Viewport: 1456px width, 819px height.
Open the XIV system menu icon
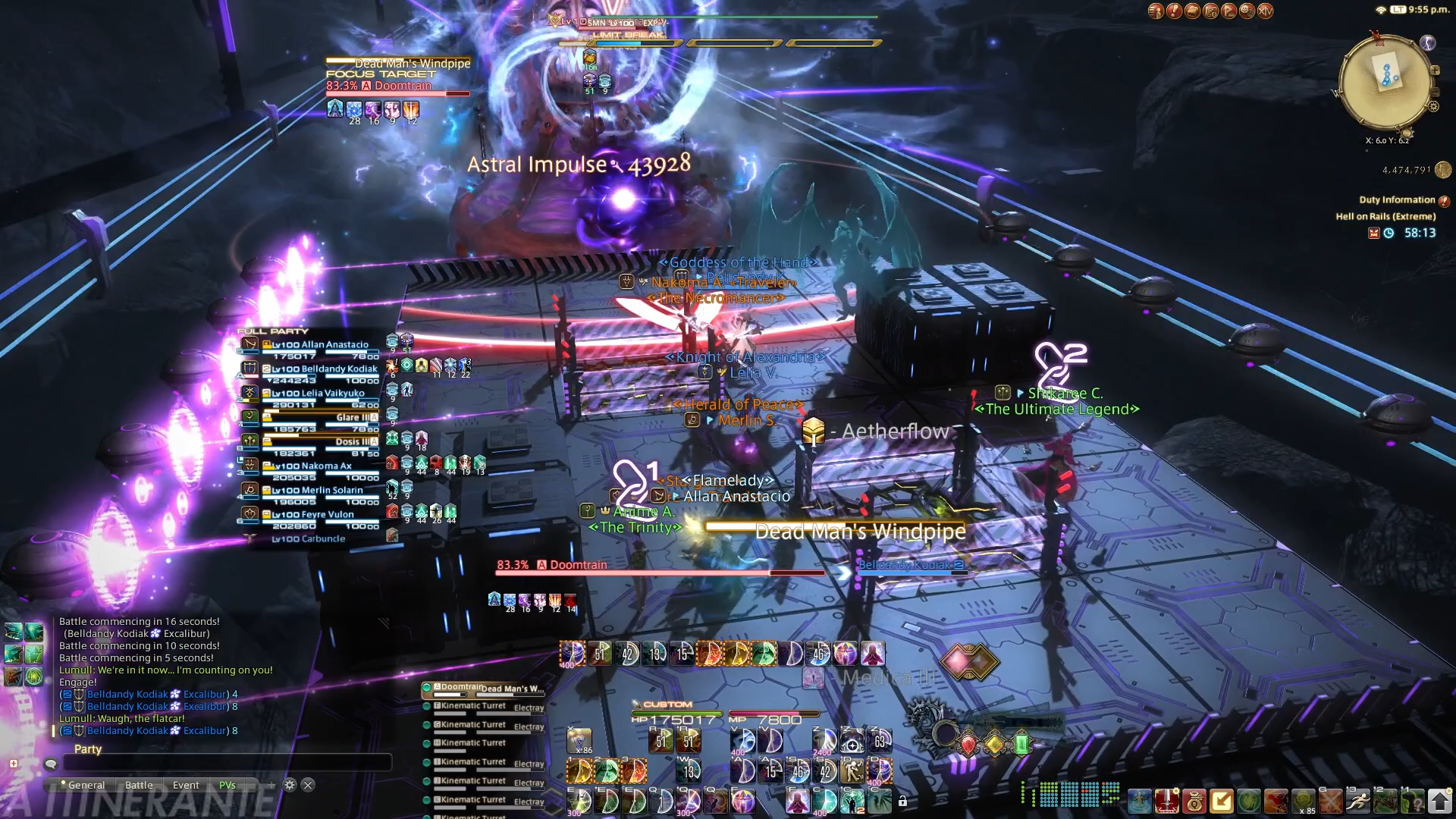1266,11
